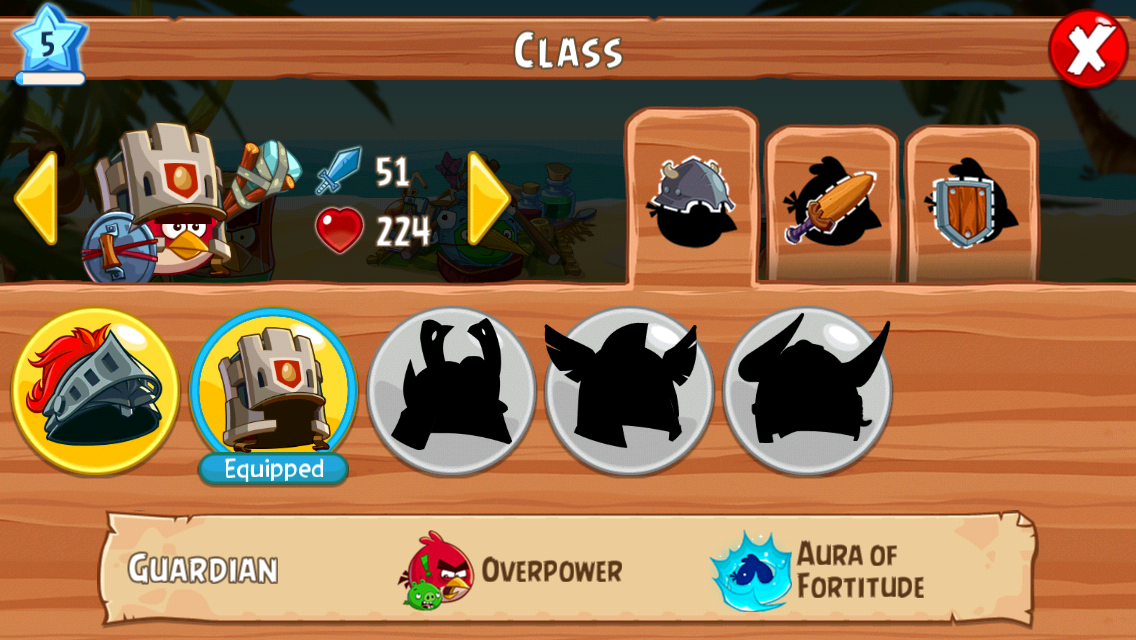
Task: Select the locked samurai helmet silhouette
Action: (451, 389)
